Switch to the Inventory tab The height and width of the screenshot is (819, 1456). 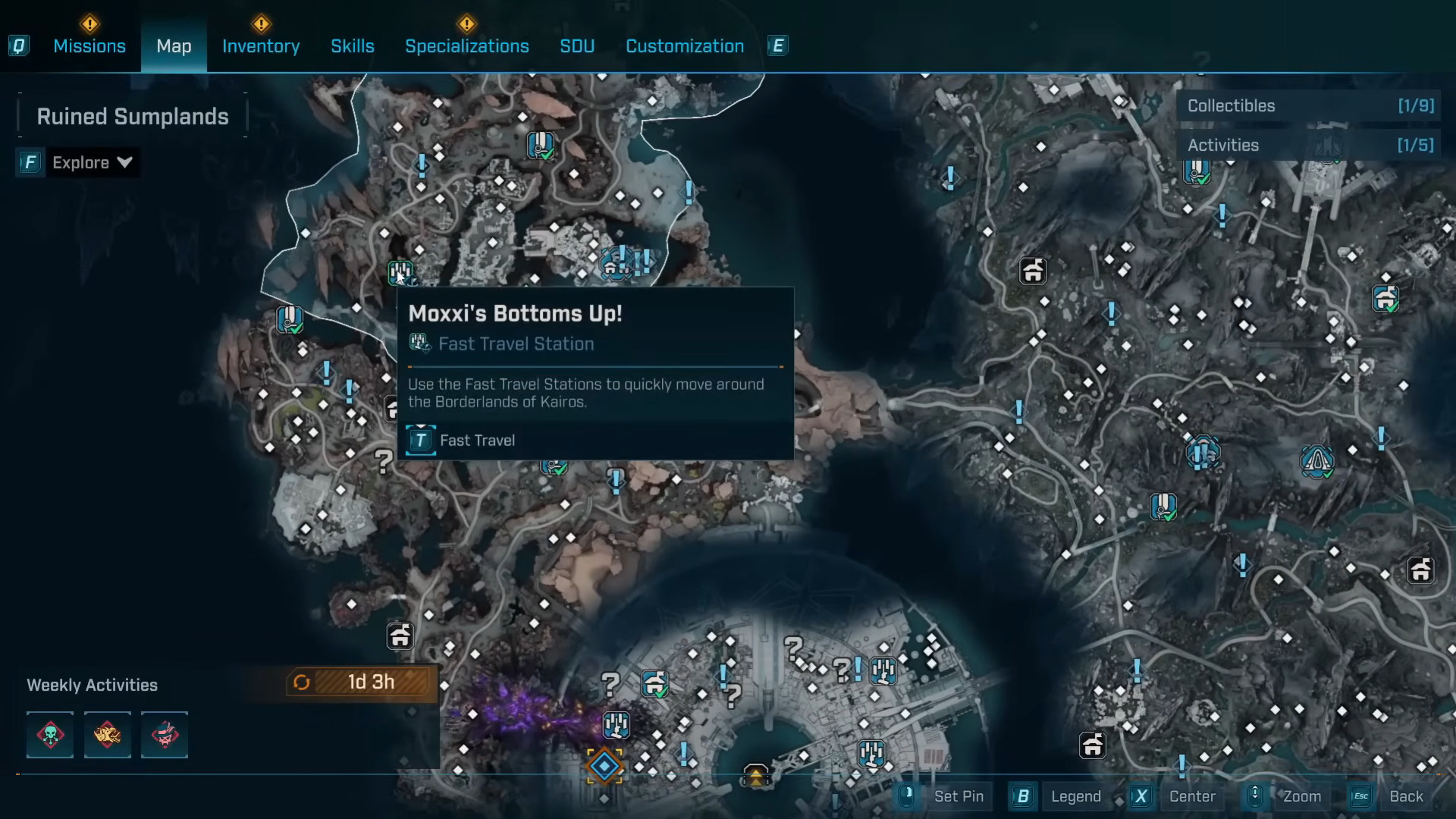click(x=261, y=46)
